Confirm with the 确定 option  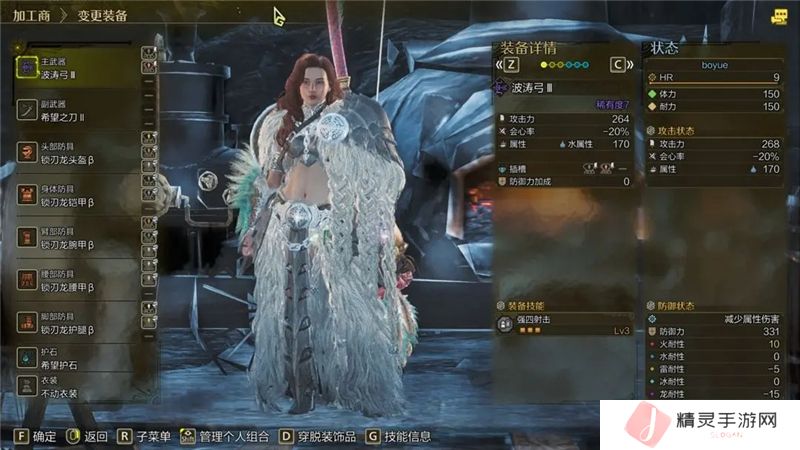coord(37,436)
